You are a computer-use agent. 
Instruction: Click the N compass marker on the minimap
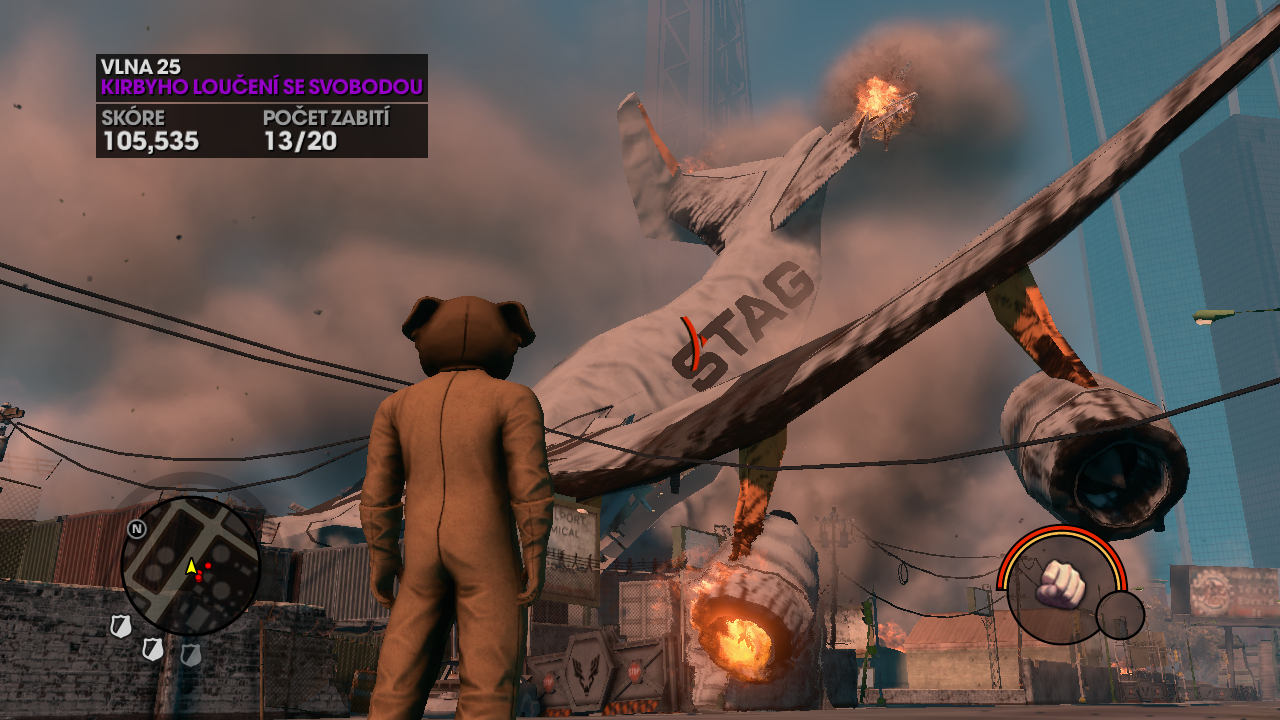[x=136, y=529]
